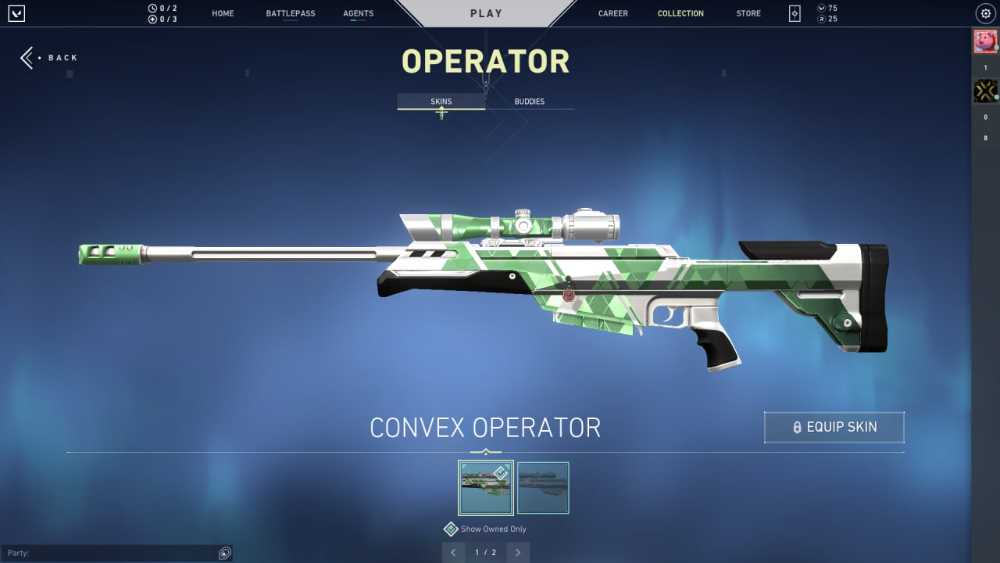Select the Convex Operator skin thumbnail

[485, 487]
